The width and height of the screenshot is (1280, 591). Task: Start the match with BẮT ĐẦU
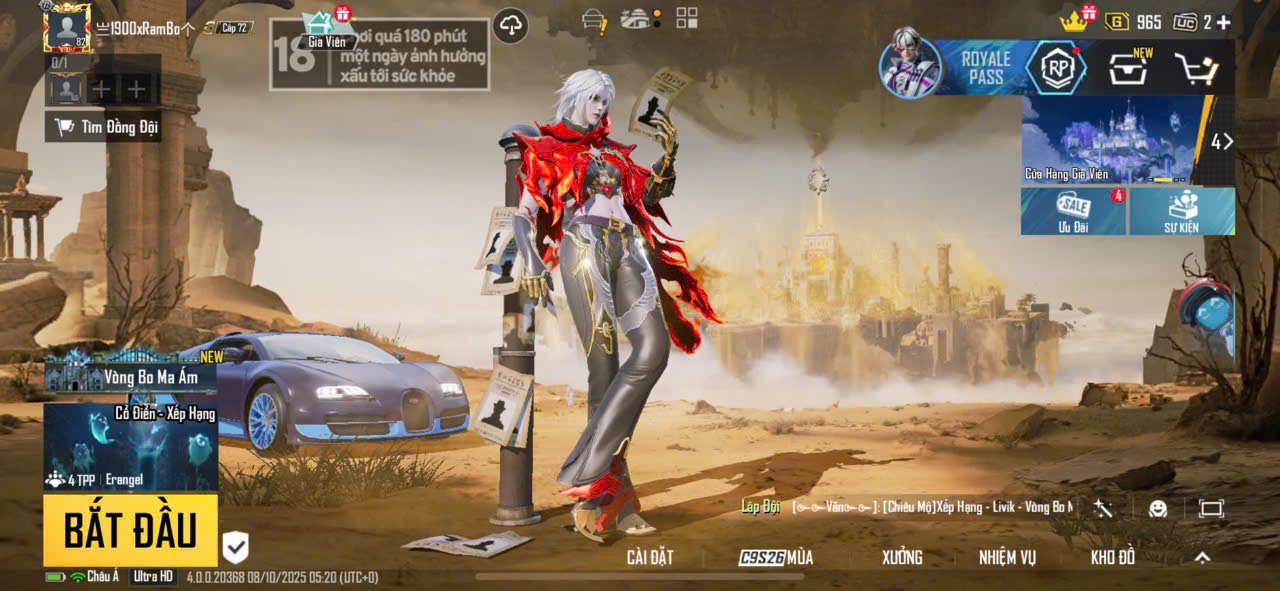click(x=130, y=530)
